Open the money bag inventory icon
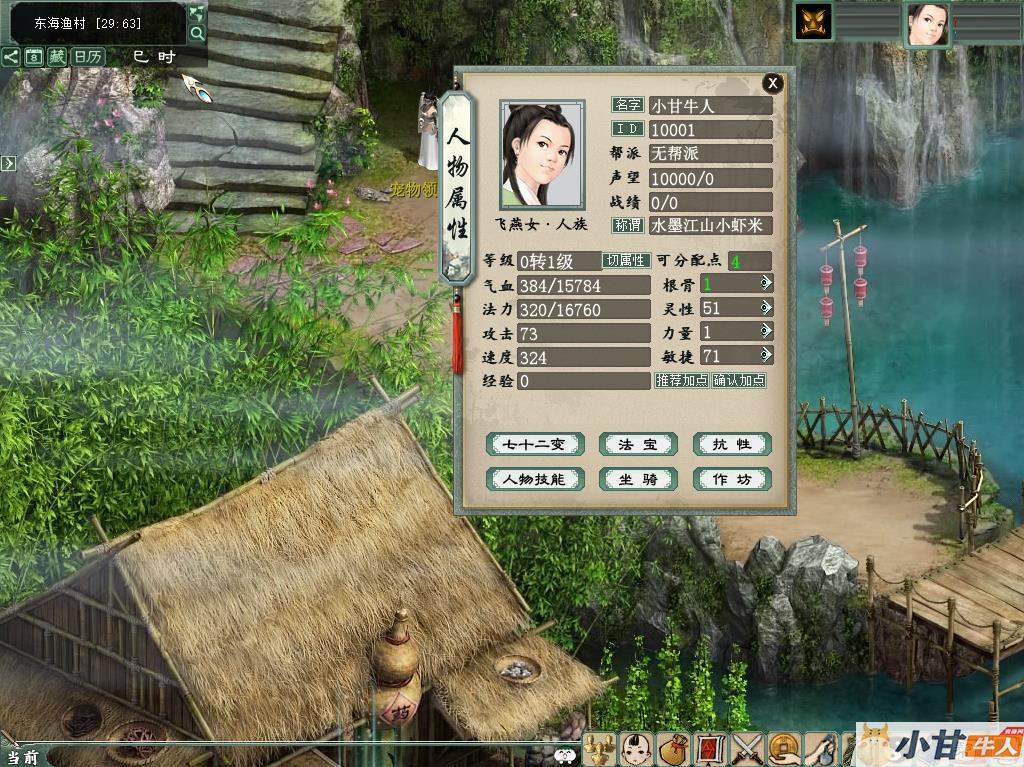The height and width of the screenshot is (767, 1024). [x=673, y=748]
